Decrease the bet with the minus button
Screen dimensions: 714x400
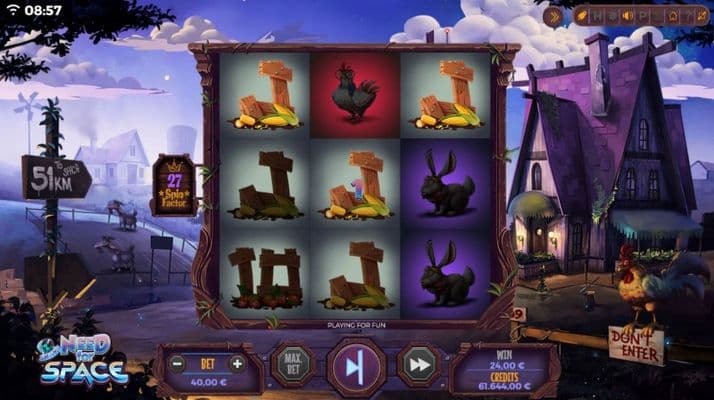click(x=177, y=363)
